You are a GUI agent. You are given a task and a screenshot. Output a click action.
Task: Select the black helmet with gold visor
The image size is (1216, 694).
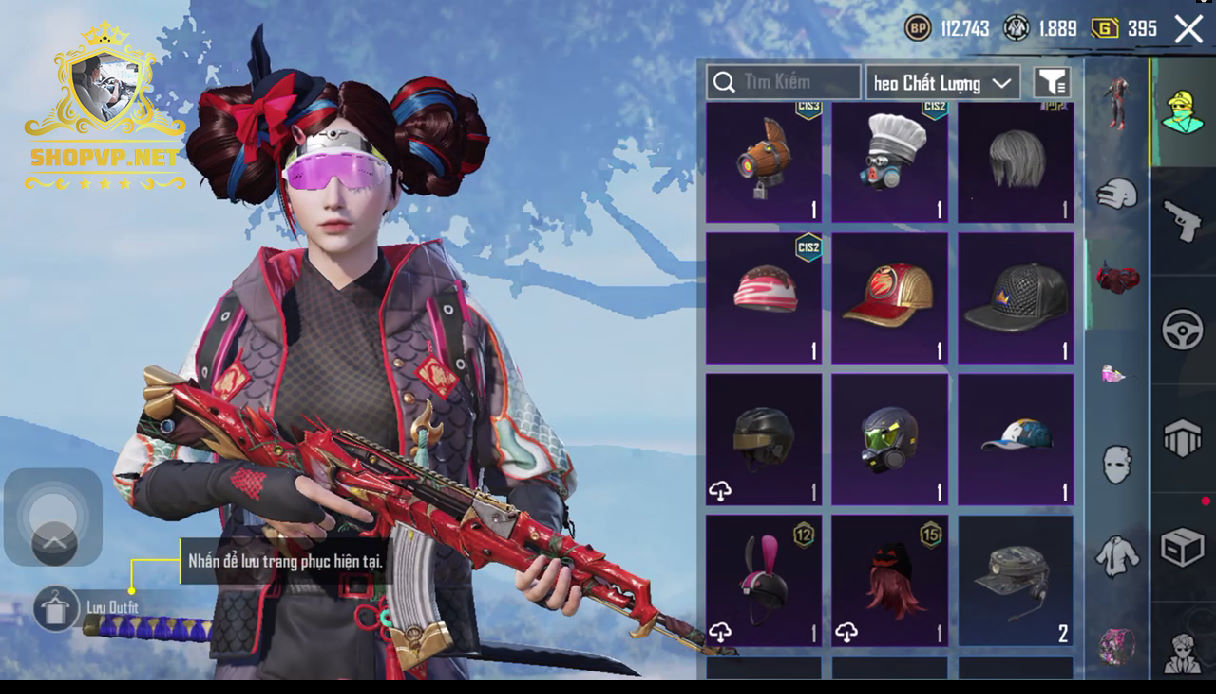coord(764,439)
